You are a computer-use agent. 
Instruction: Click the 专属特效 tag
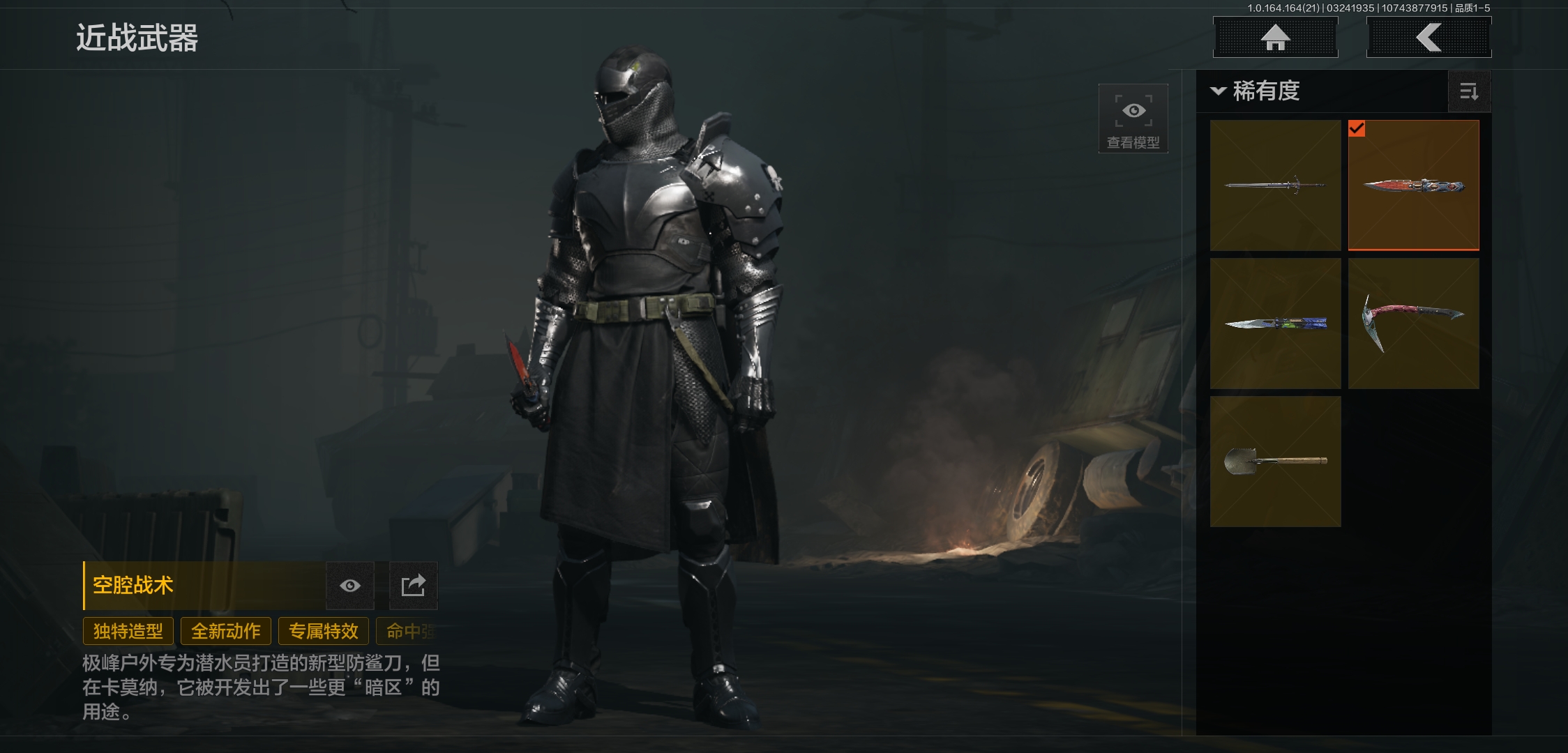pyautogui.click(x=324, y=632)
